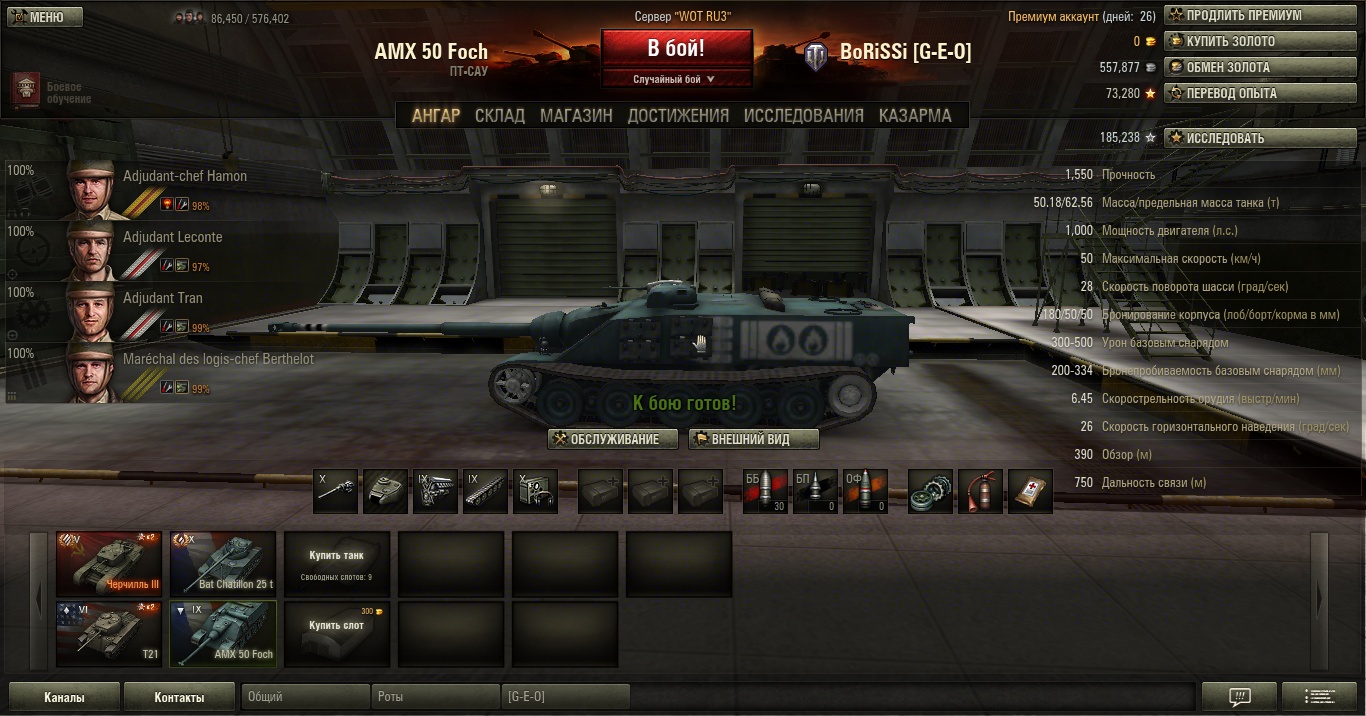Viewport: 1366px width, 716px height.
Task: Open the Казарма tab
Action: point(915,115)
